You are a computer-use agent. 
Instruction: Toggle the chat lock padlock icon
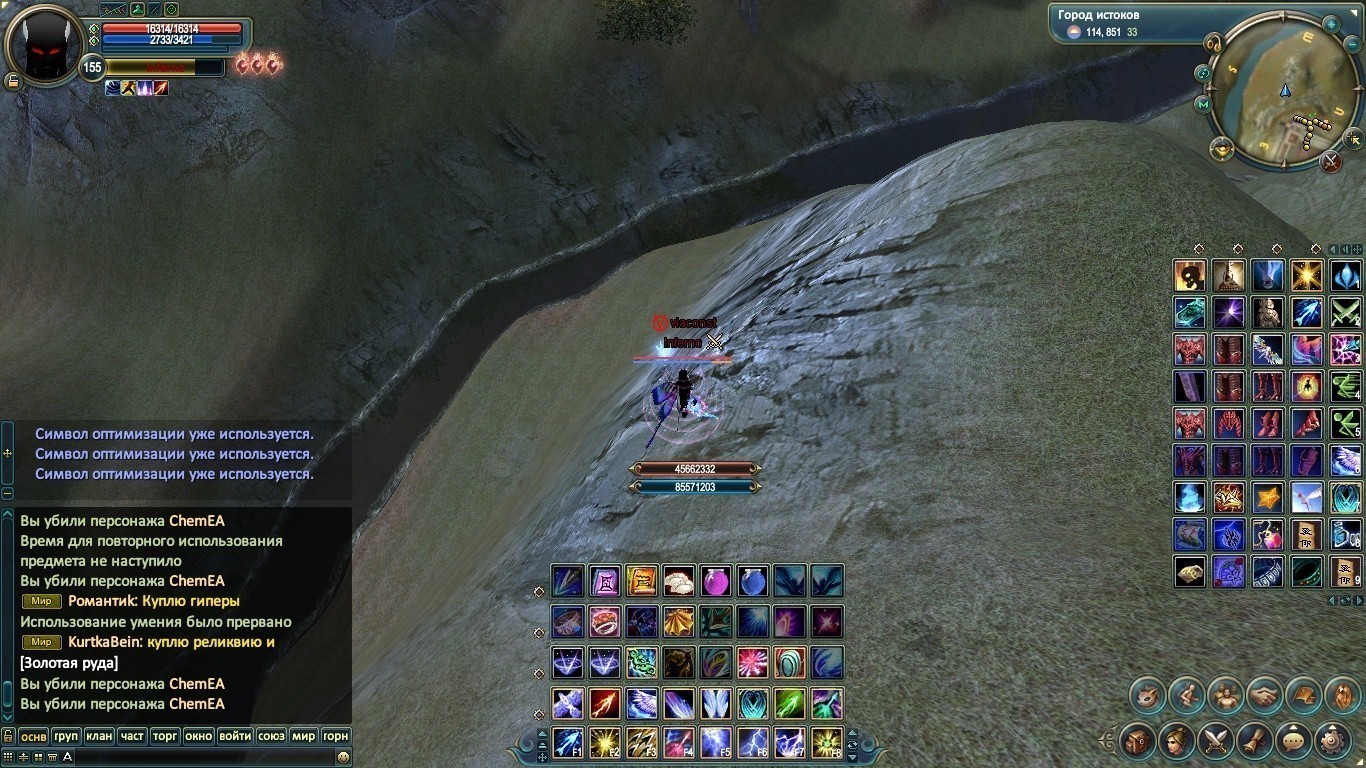coord(8,736)
